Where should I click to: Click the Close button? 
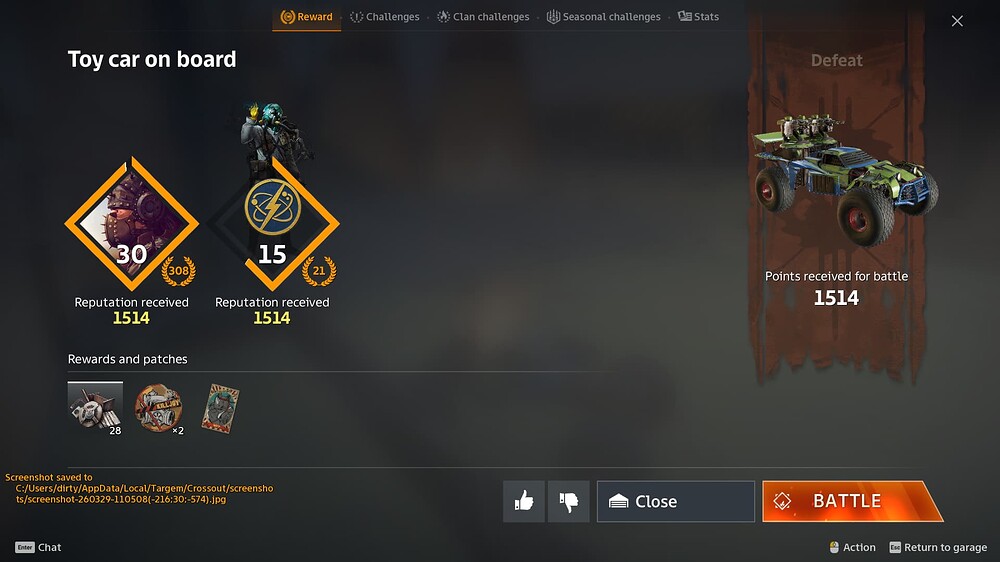(x=675, y=501)
